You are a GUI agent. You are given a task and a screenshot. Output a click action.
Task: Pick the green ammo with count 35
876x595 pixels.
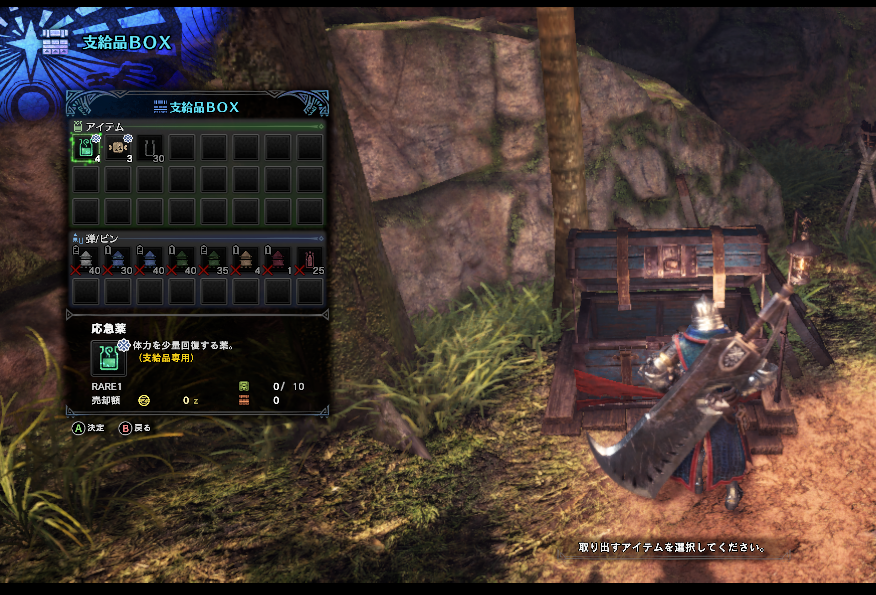click(x=214, y=260)
